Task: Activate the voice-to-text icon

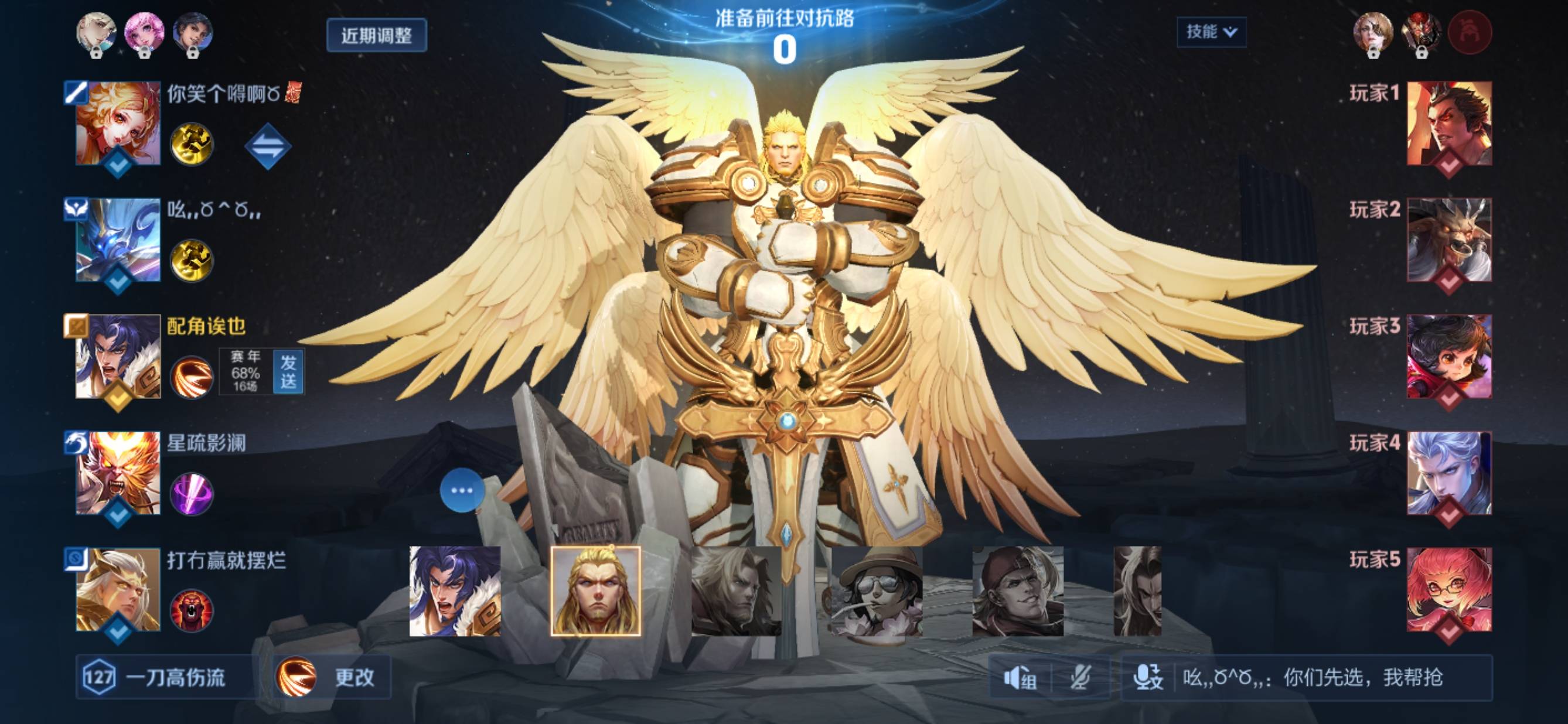Action: (1148, 678)
